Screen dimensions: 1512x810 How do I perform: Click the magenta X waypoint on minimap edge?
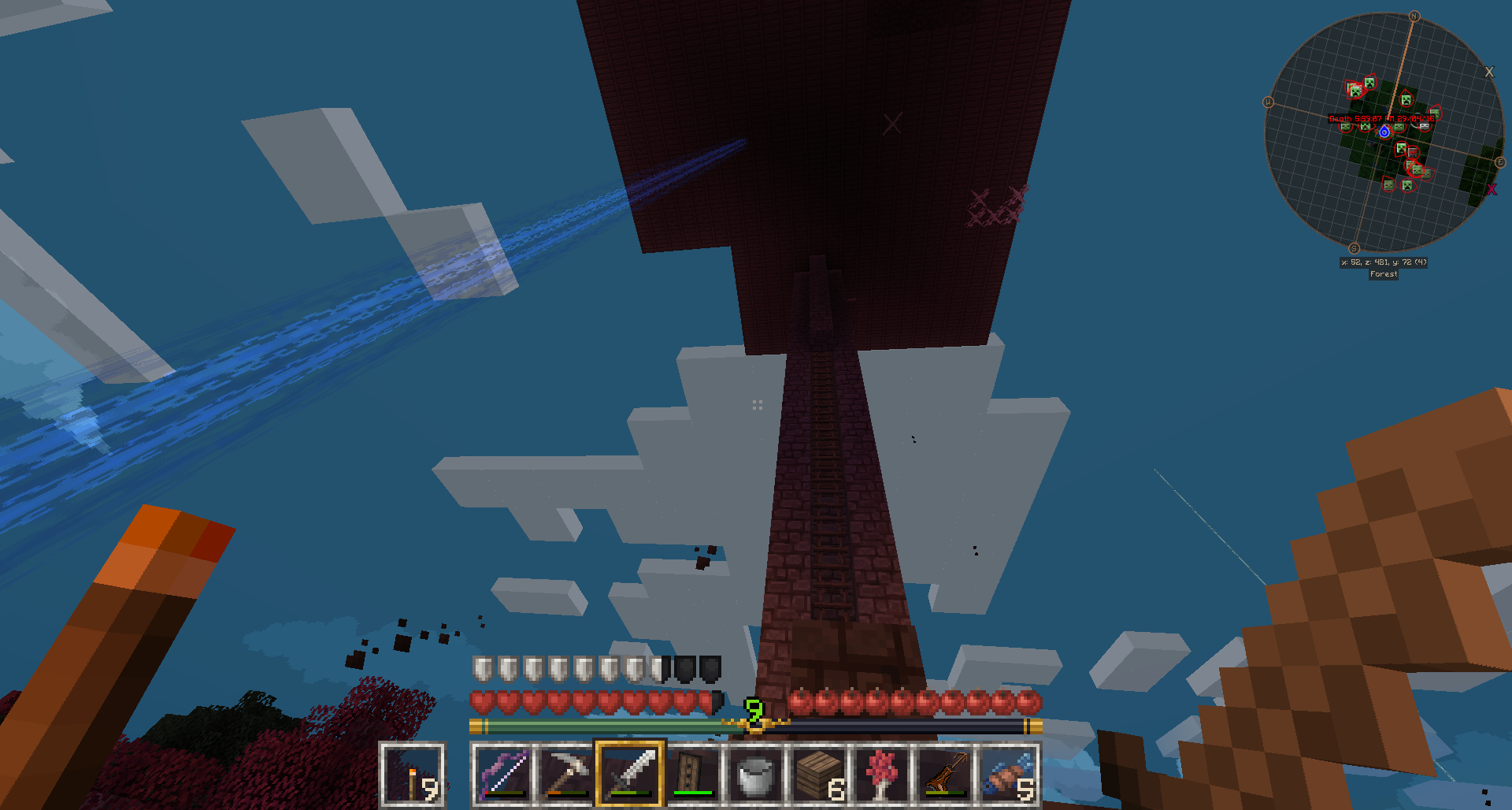coord(1492,190)
